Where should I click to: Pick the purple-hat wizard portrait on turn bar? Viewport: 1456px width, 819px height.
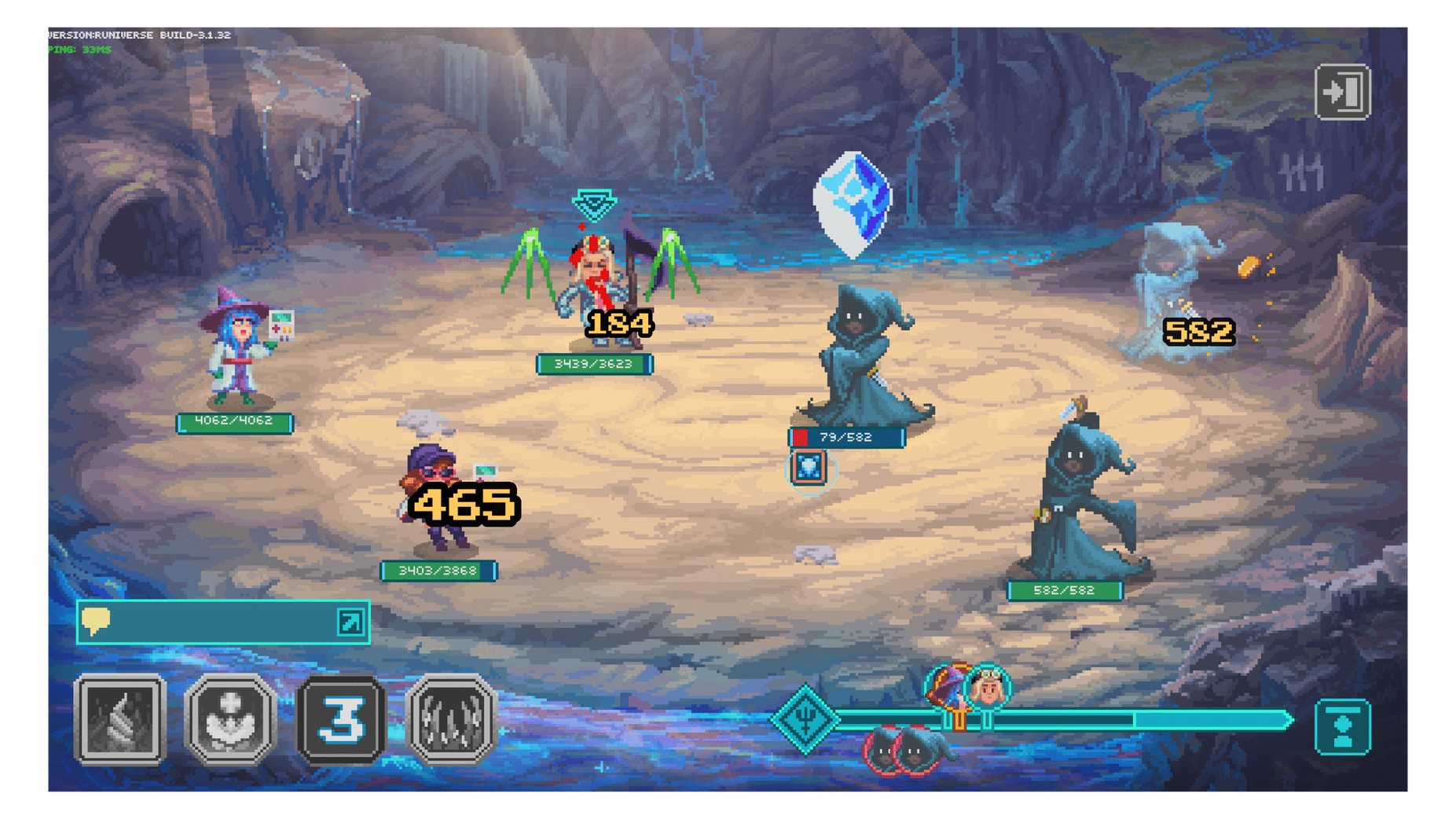pyautogui.click(x=946, y=686)
